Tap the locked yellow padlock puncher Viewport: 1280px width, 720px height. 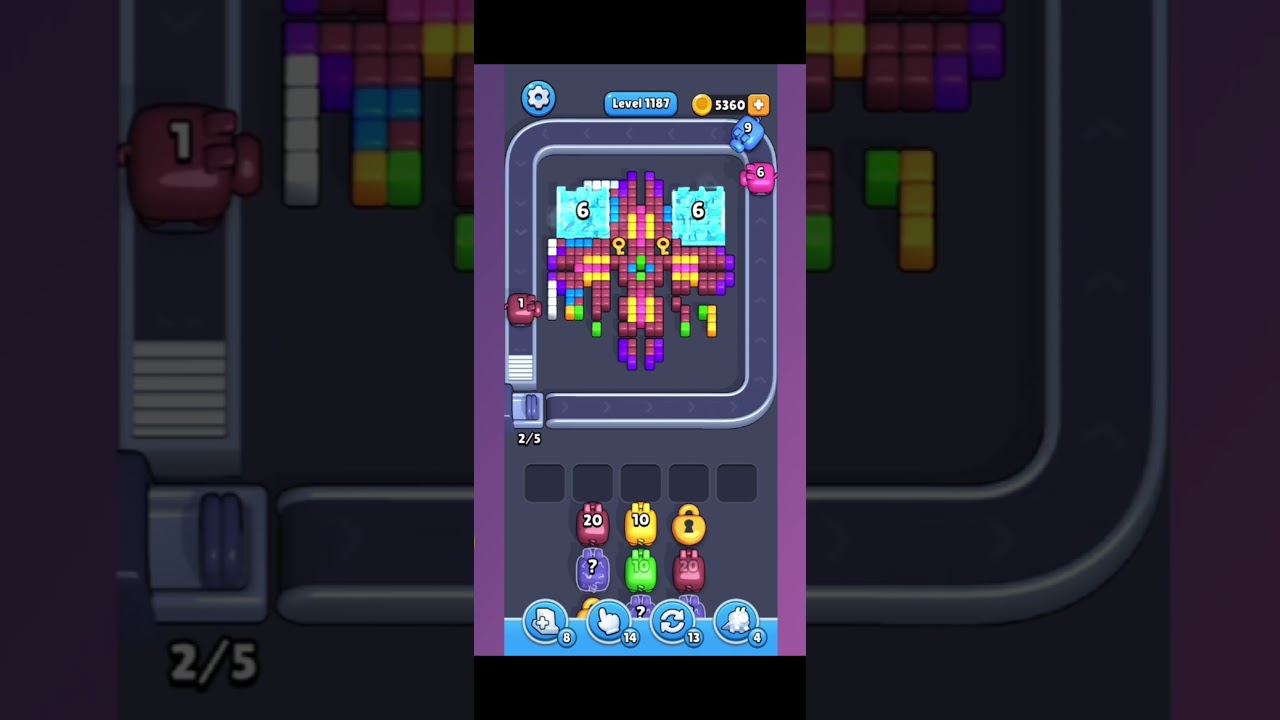(x=689, y=524)
